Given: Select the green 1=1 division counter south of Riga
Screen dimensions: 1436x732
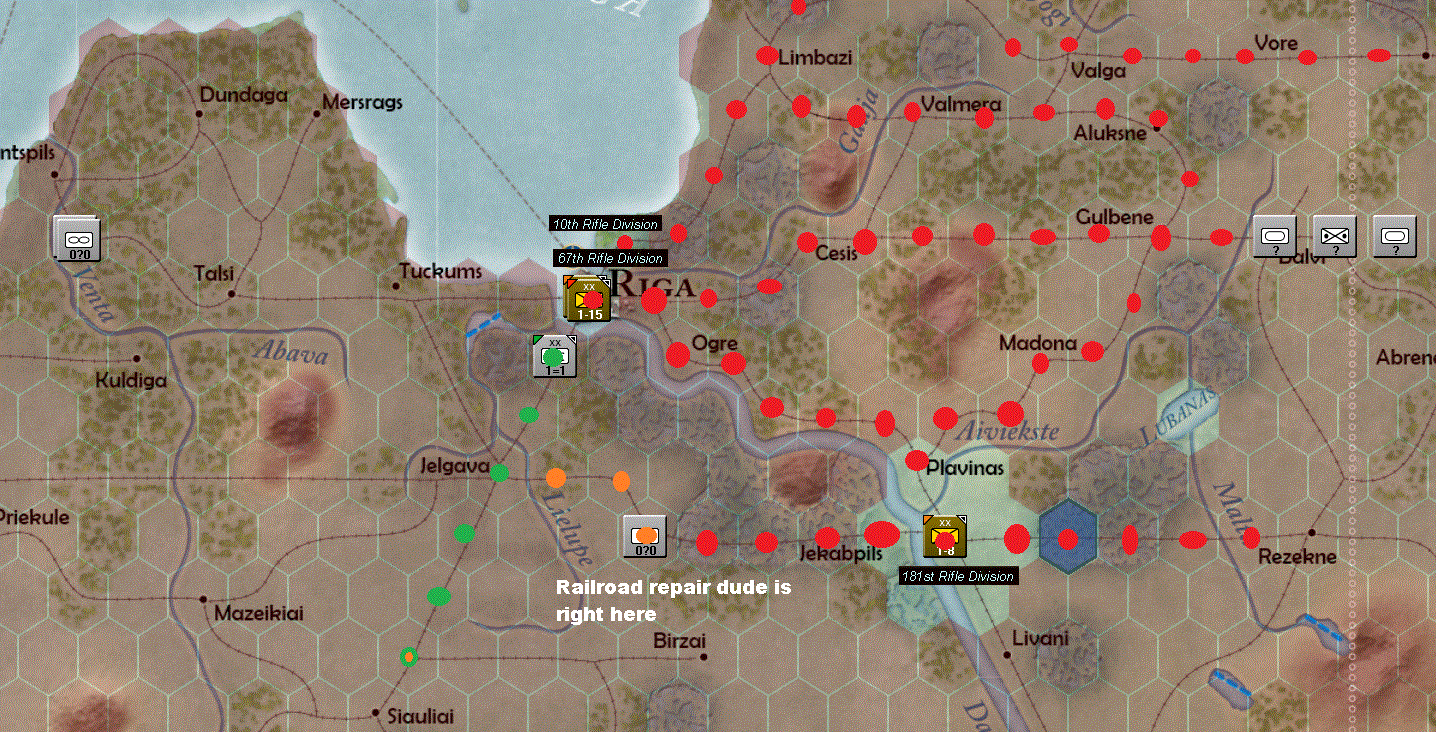Looking at the screenshot, I should point(554,355).
